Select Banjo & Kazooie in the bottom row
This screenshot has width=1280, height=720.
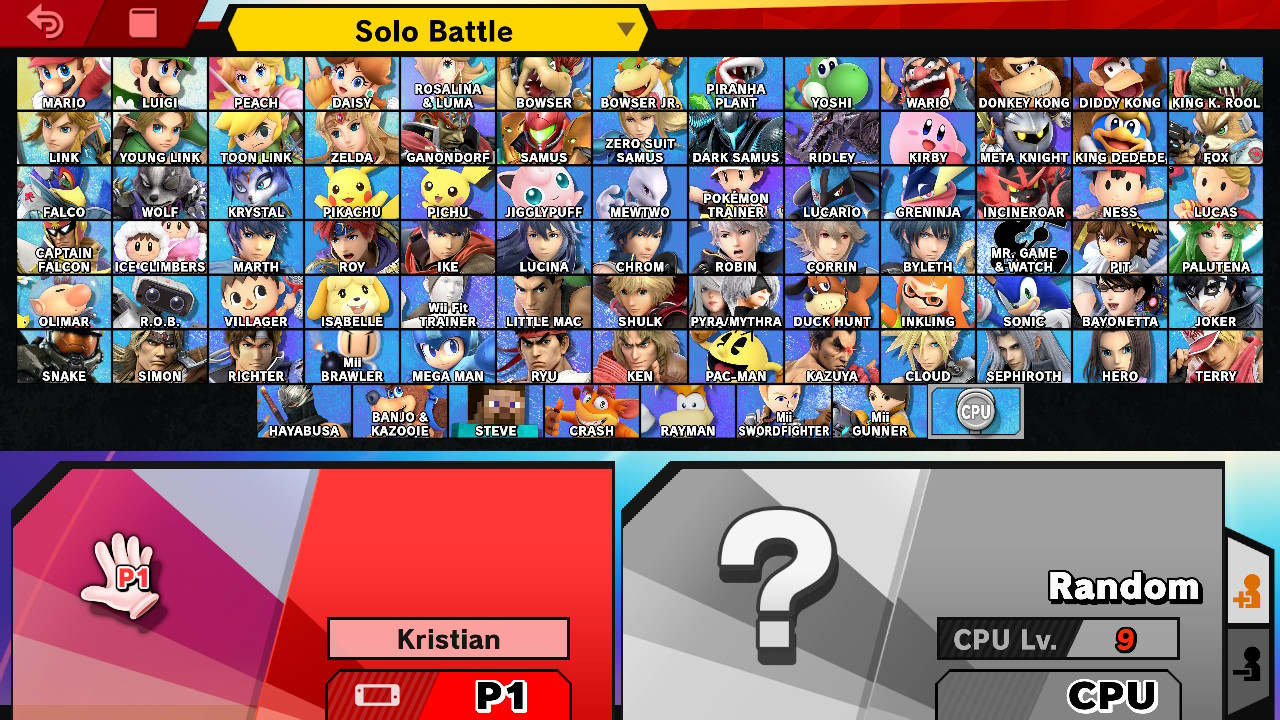coord(399,410)
